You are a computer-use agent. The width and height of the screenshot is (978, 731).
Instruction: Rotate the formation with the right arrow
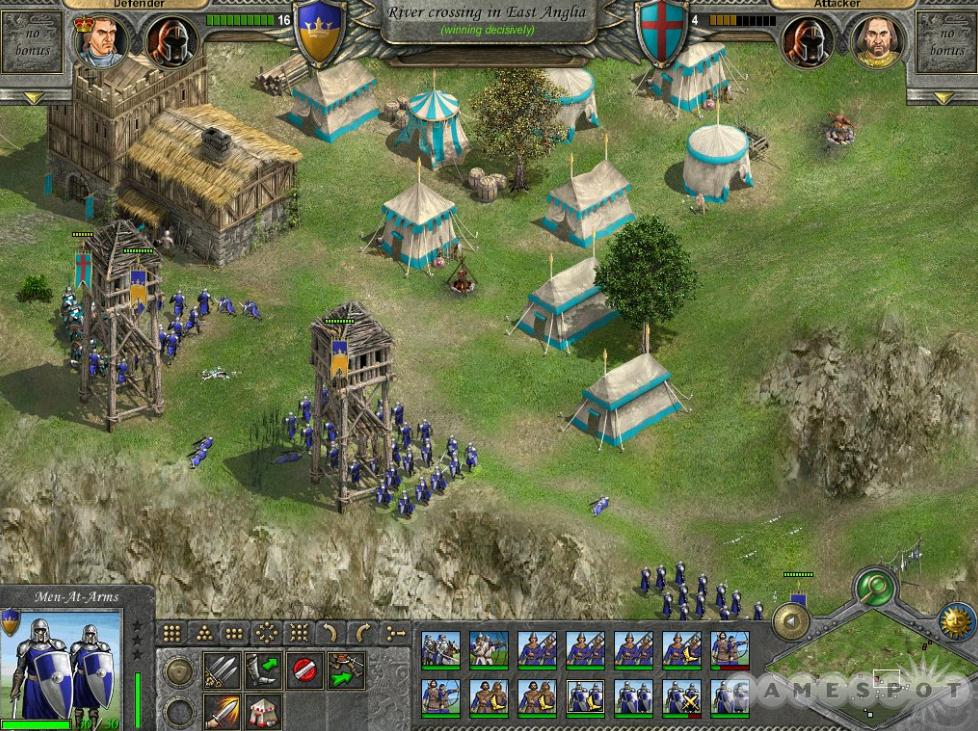pos(363,633)
